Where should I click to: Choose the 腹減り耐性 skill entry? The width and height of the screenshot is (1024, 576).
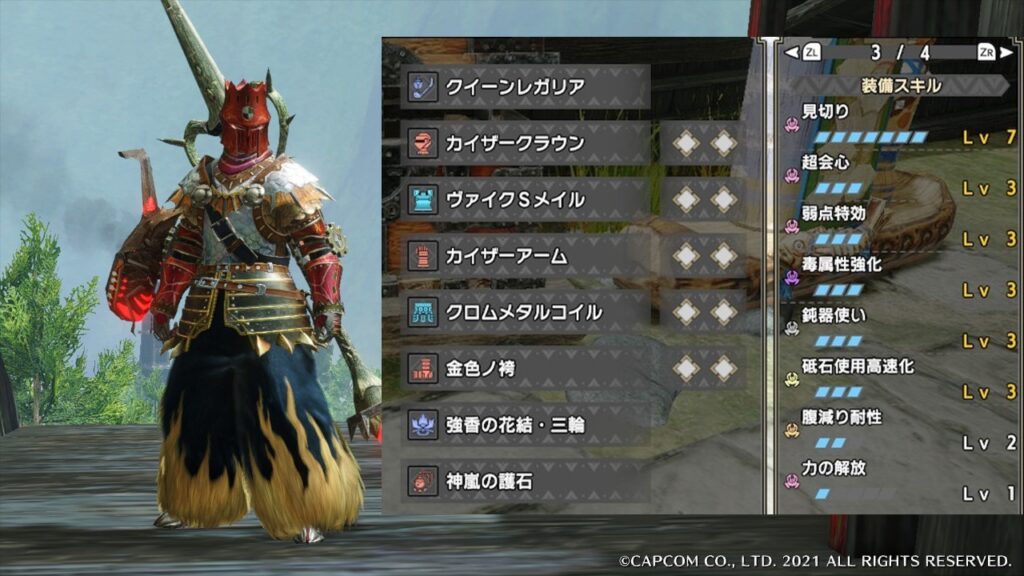pyautogui.click(x=900, y=431)
